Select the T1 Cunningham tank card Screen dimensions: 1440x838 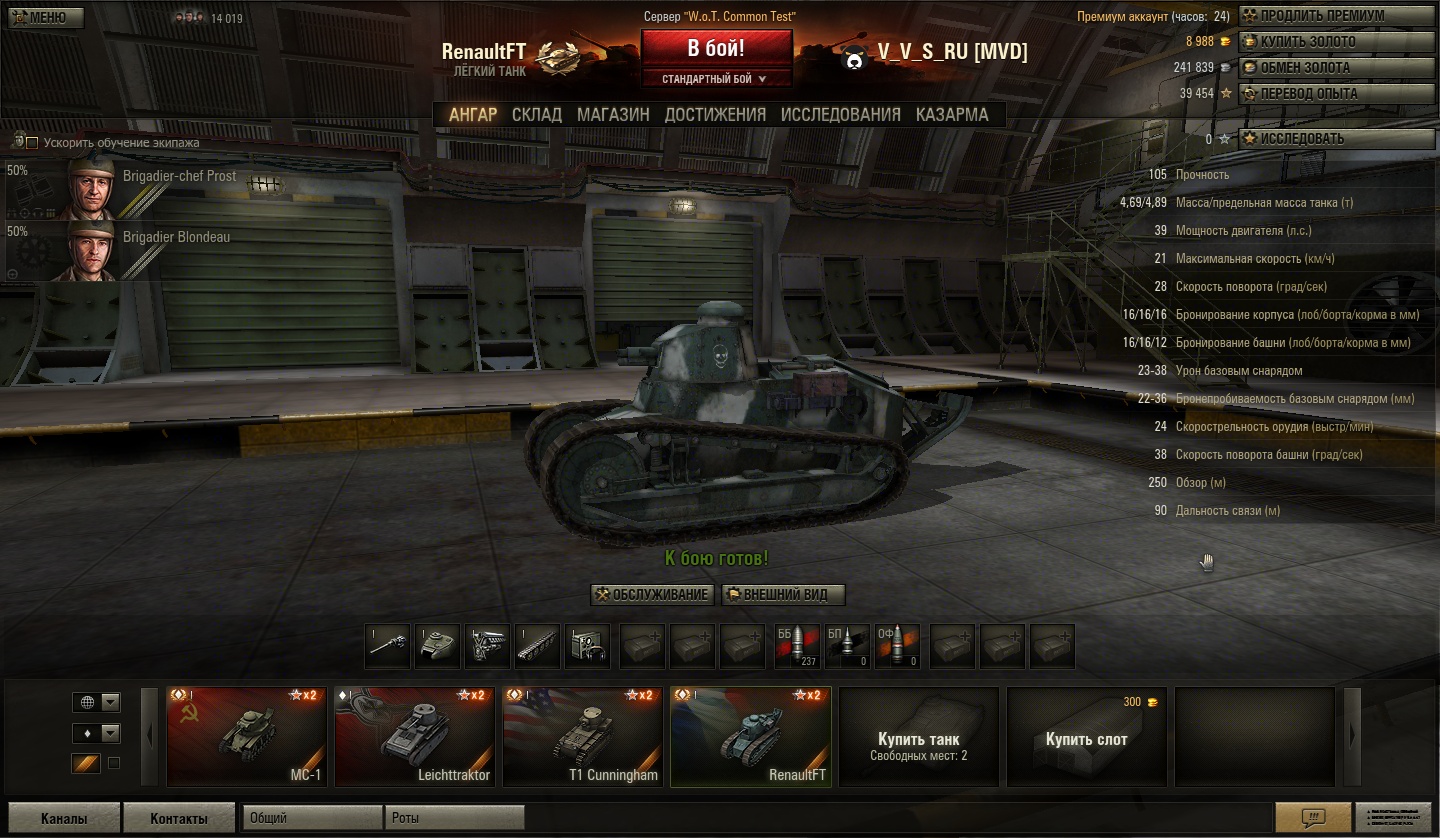pyautogui.click(x=582, y=737)
